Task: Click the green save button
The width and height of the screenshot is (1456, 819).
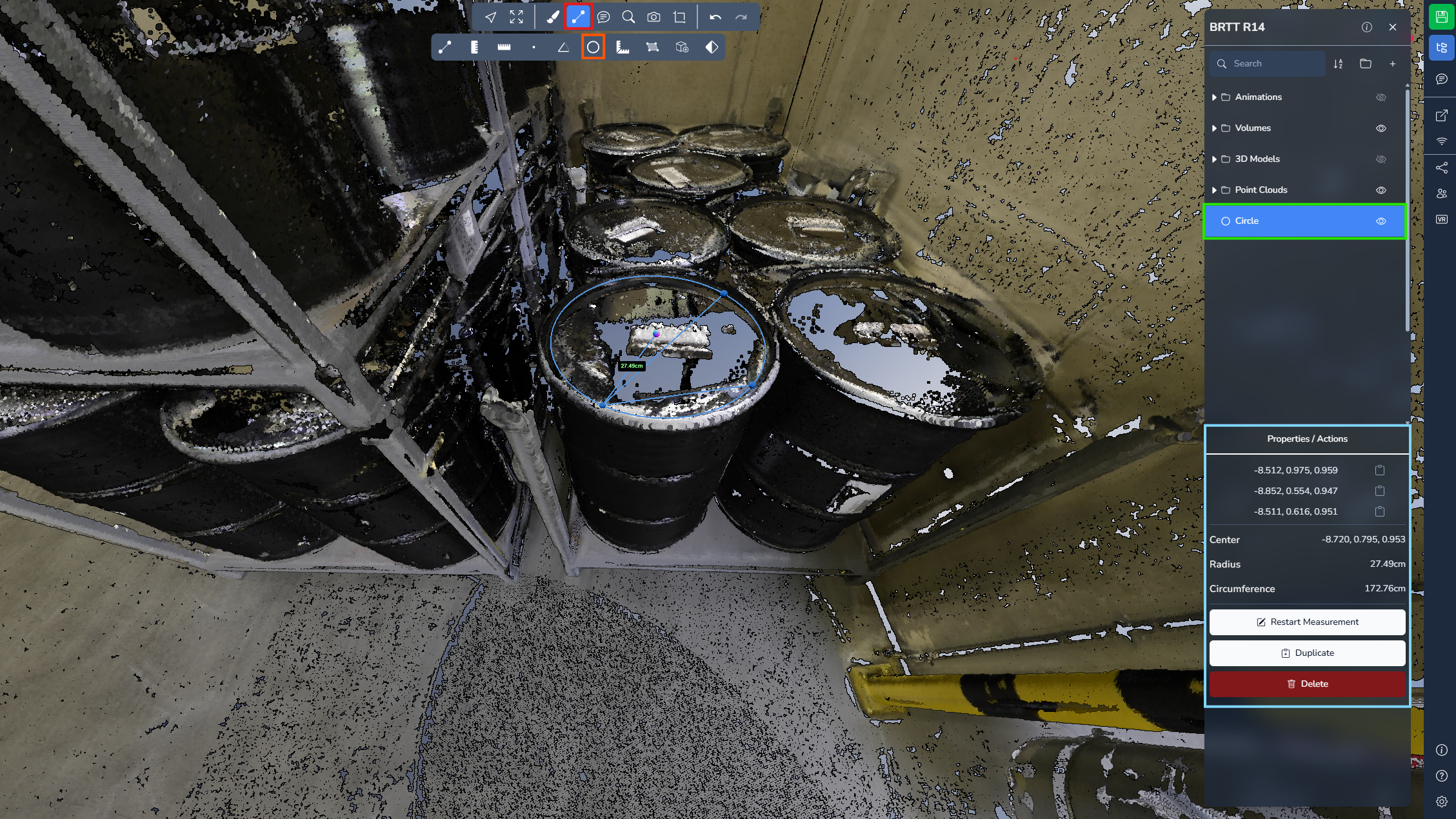Action: pos(1441,17)
